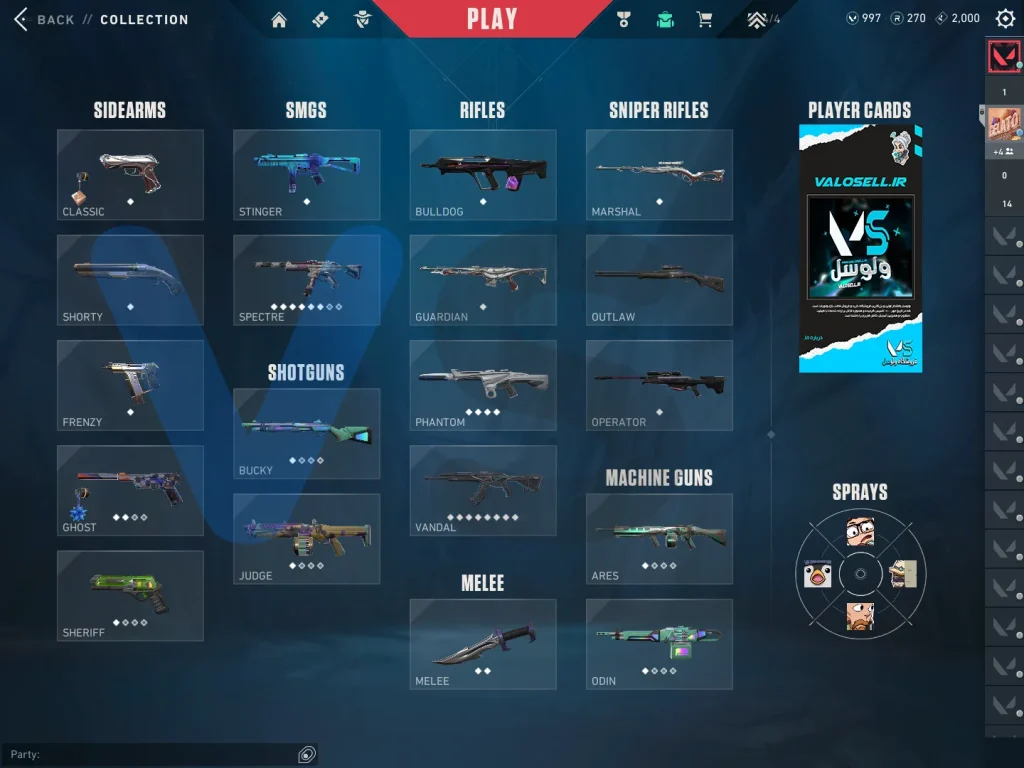Open the home screen icon
1024x768 pixels.
[x=279, y=20]
